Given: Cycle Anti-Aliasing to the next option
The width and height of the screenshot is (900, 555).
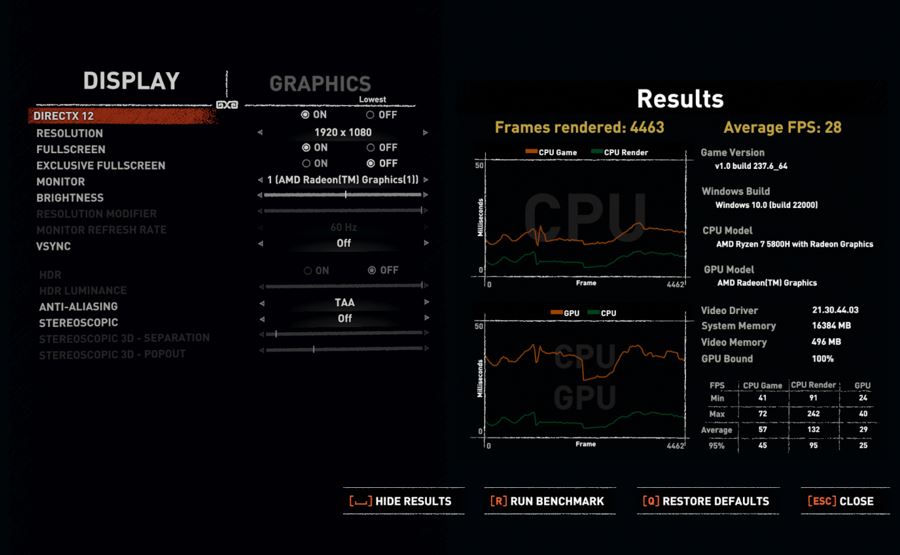Looking at the screenshot, I should [x=426, y=302].
